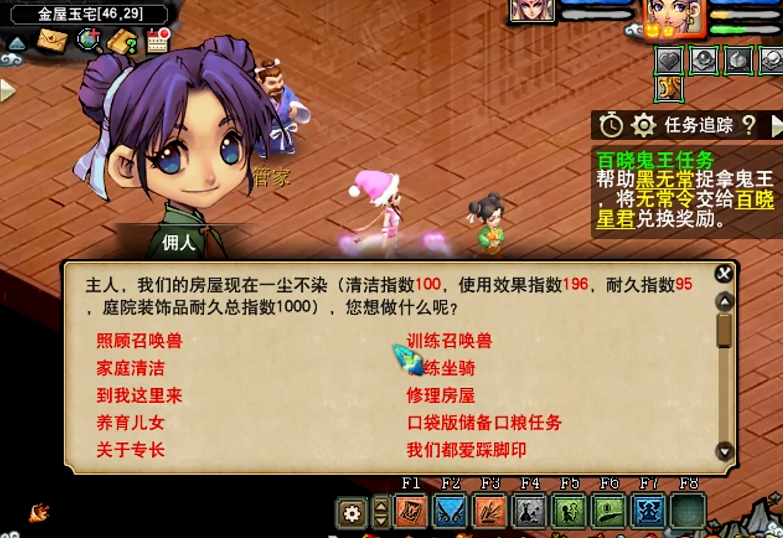Choose the 训练召唤兽 option

(x=449, y=341)
